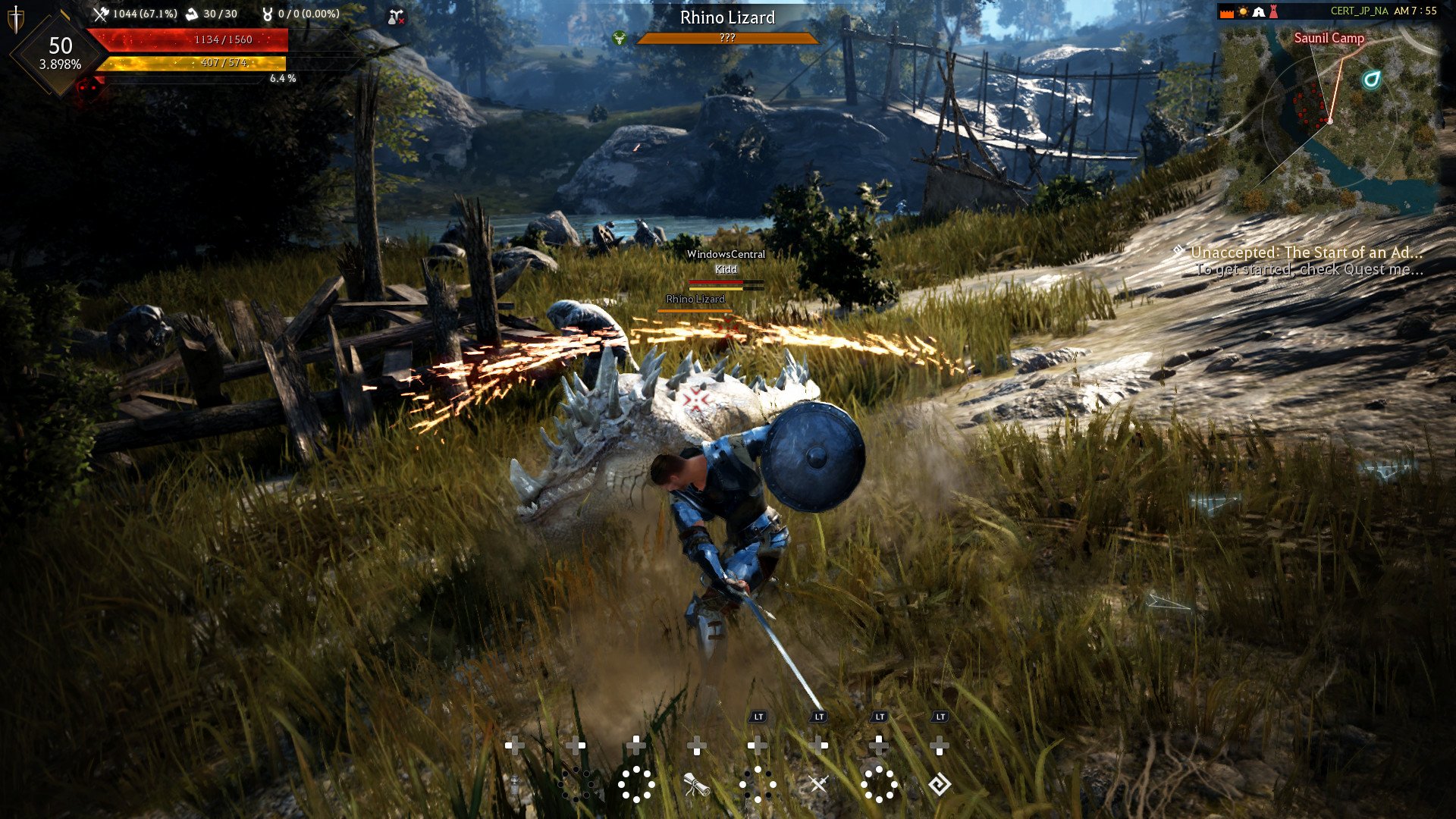Open the level 50 diamond character badge

pyautogui.click(x=60, y=53)
